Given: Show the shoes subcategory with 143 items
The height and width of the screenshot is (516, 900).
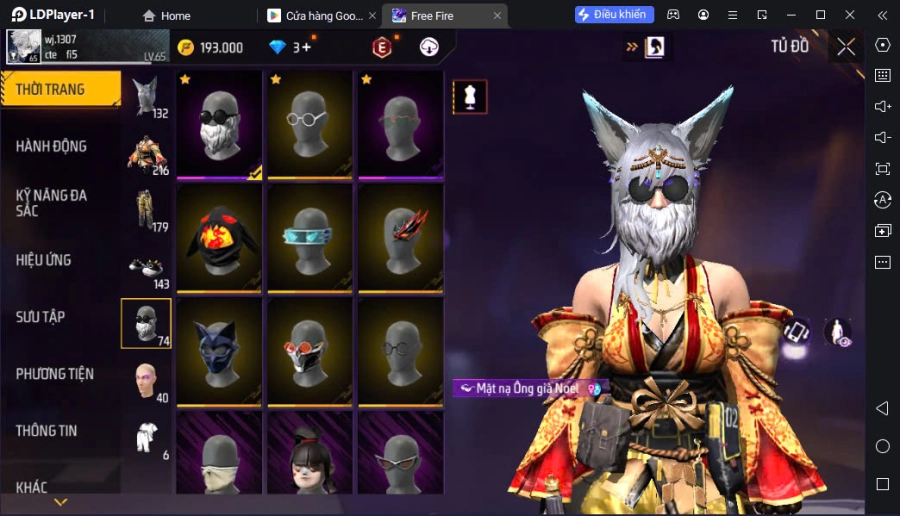Looking at the screenshot, I should click(146, 267).
